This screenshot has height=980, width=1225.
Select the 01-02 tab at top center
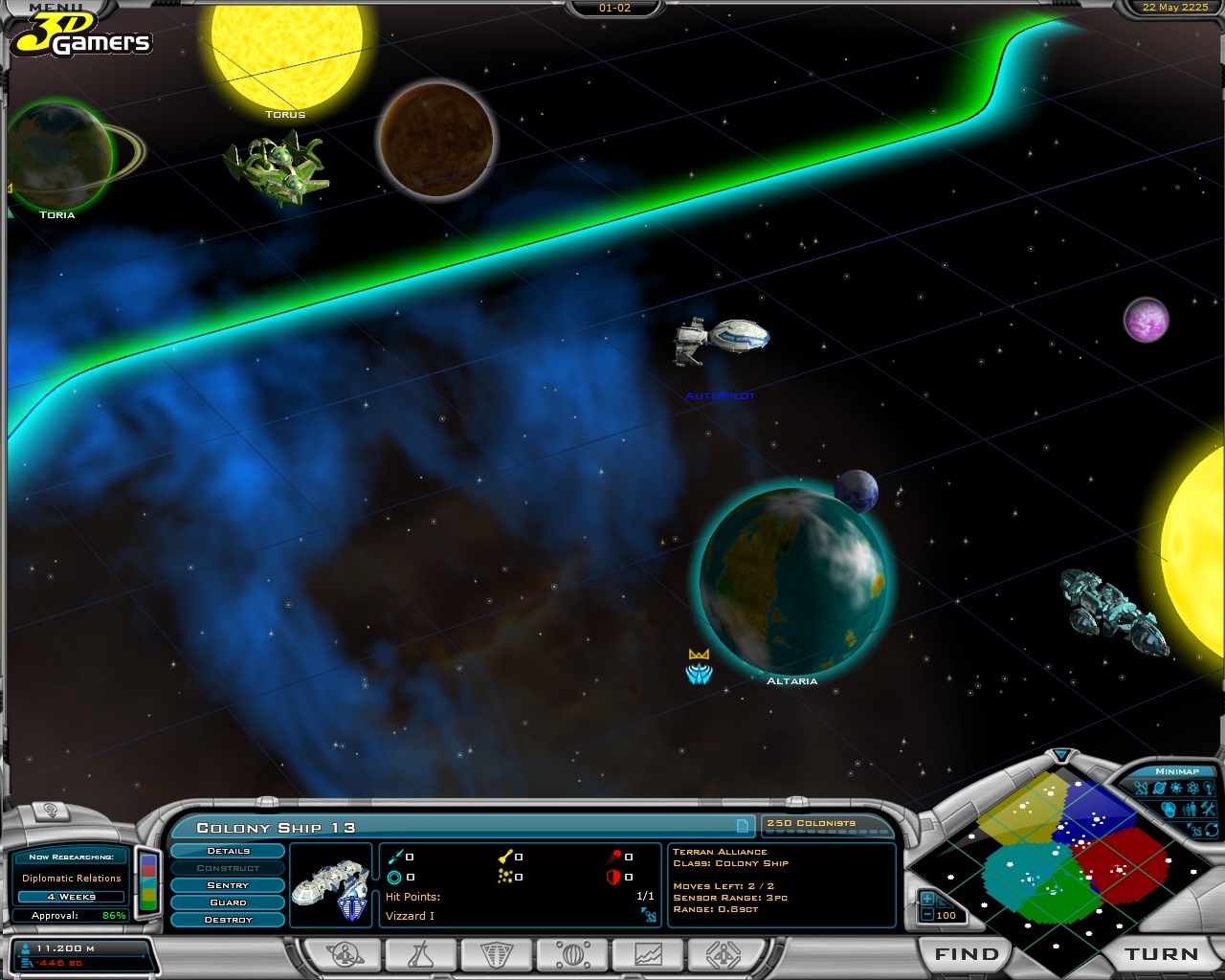[x=615, y=8]
